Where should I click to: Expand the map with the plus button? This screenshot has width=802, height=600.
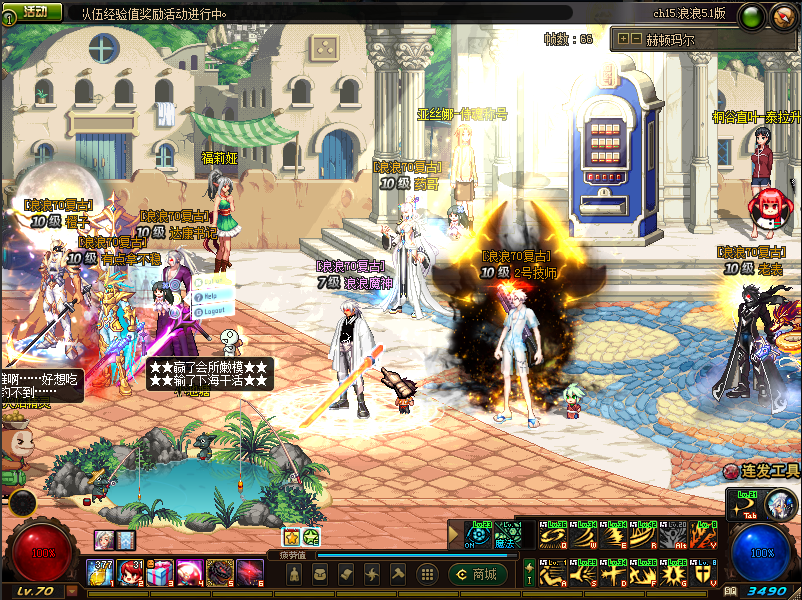tap(623, 39)
